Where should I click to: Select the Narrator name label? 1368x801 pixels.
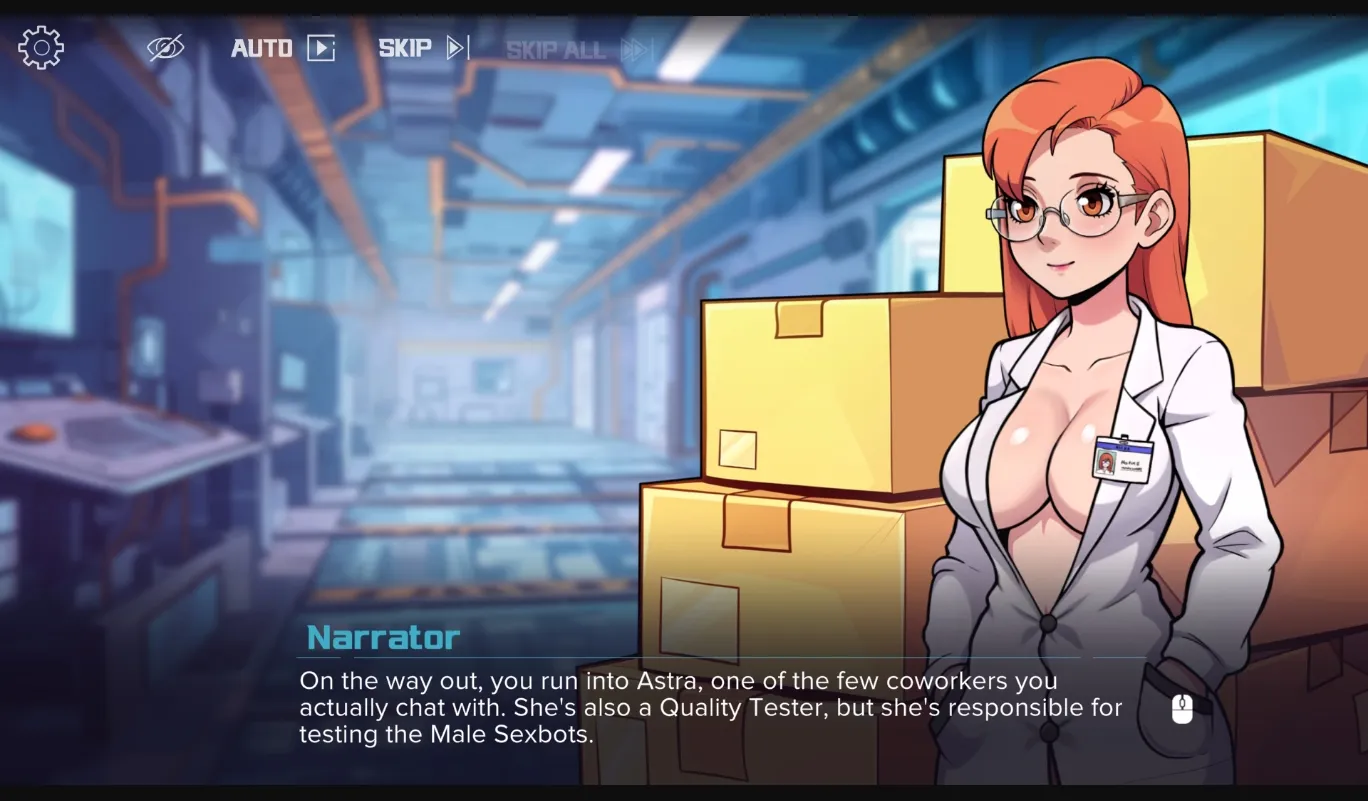point(380,637)
